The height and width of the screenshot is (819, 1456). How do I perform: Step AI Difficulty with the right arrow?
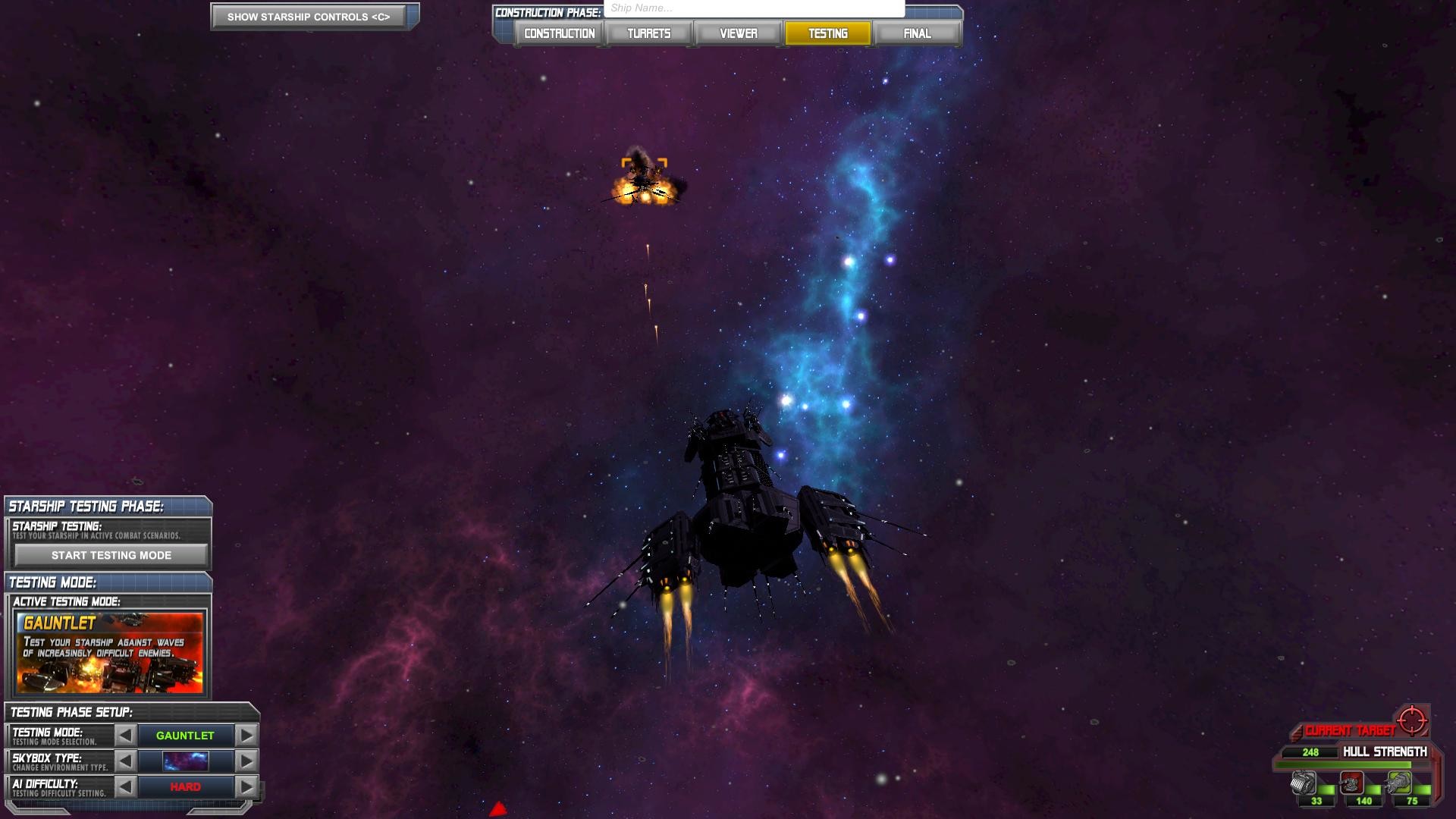[246, 786]
